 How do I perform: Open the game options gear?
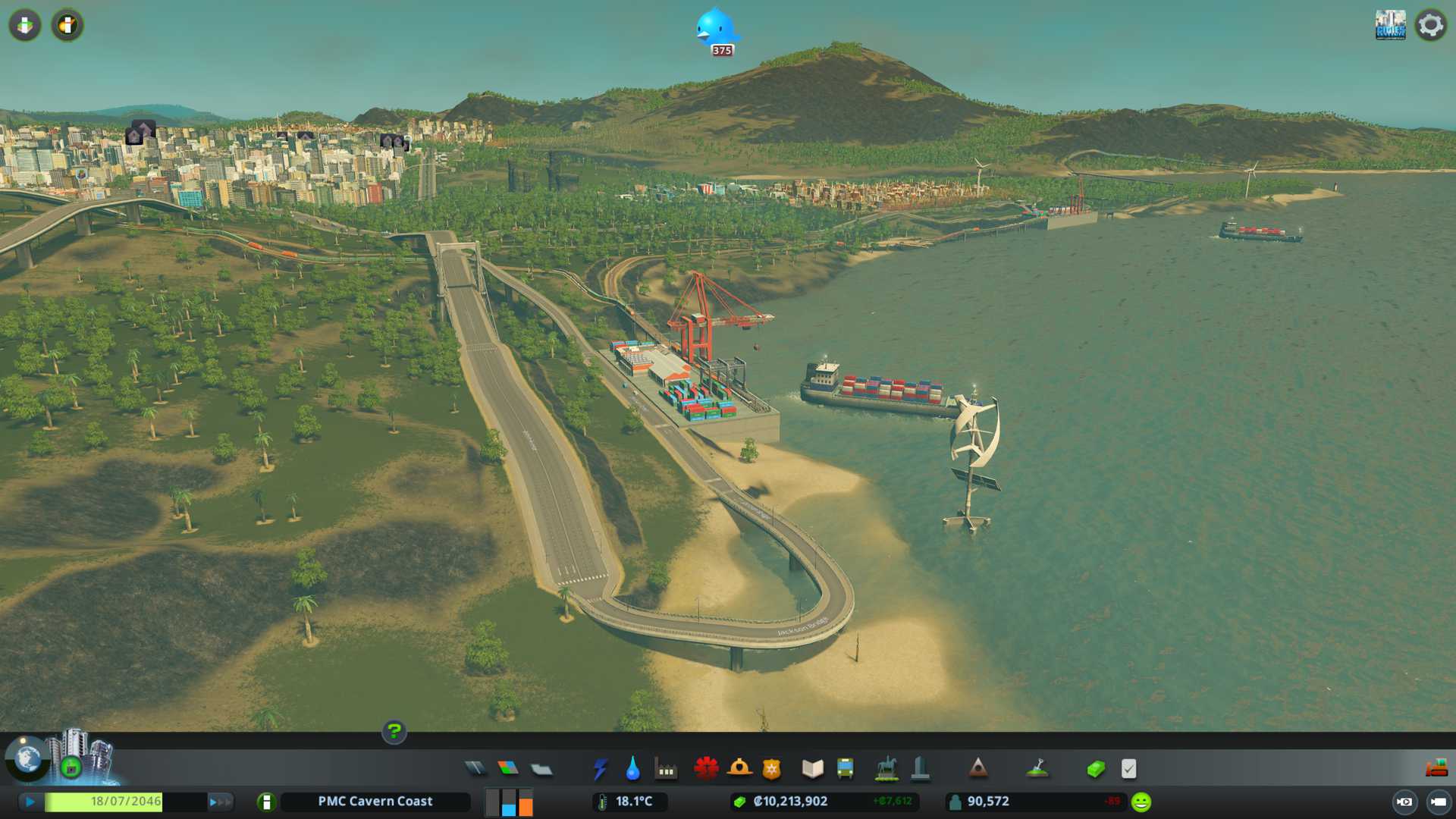click(x=1431, y=25)
